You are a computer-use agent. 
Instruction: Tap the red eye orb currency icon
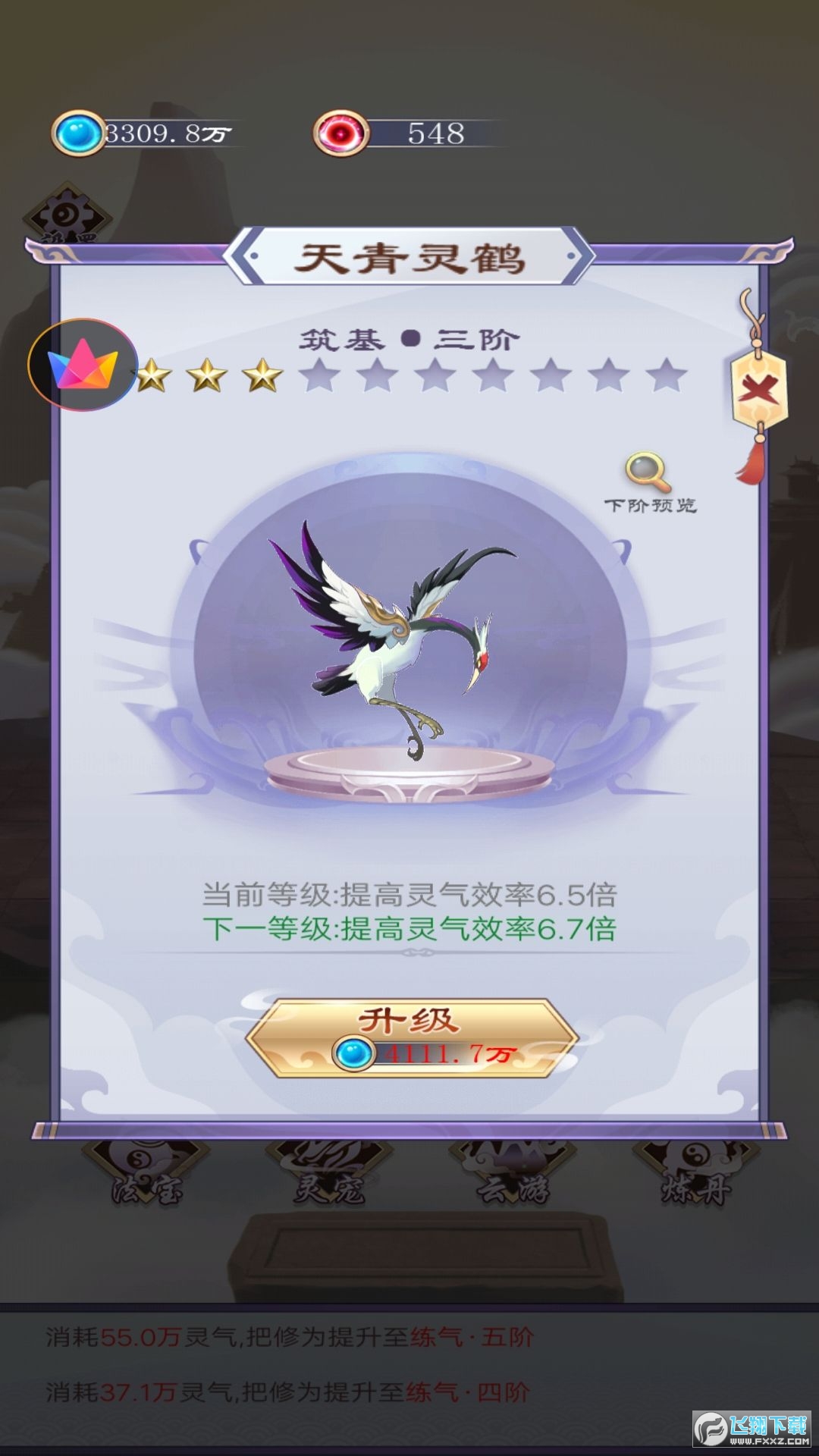pyautogui.click(x=341, y=134)
